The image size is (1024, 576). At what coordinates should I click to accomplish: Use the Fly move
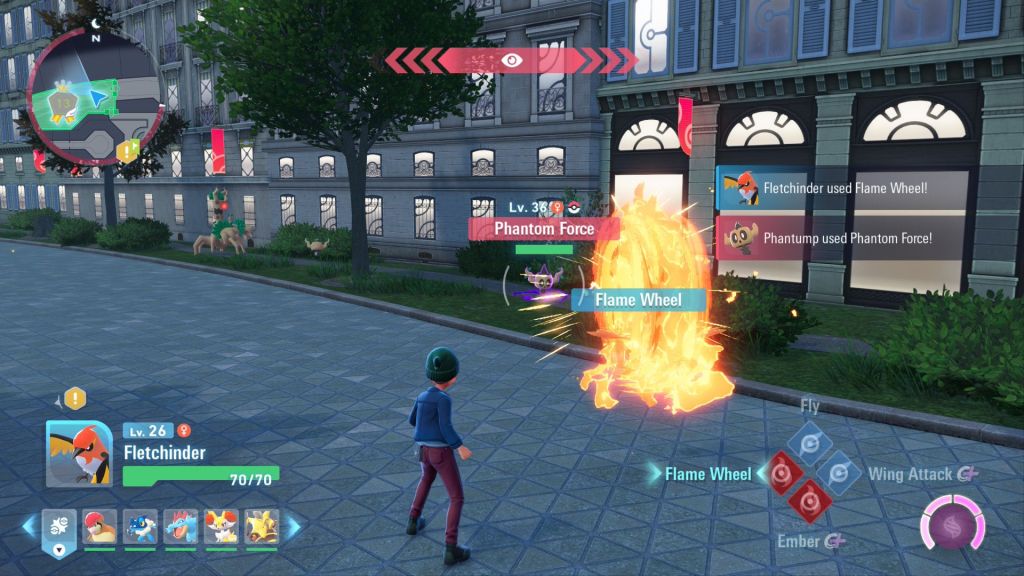point(808,440)
